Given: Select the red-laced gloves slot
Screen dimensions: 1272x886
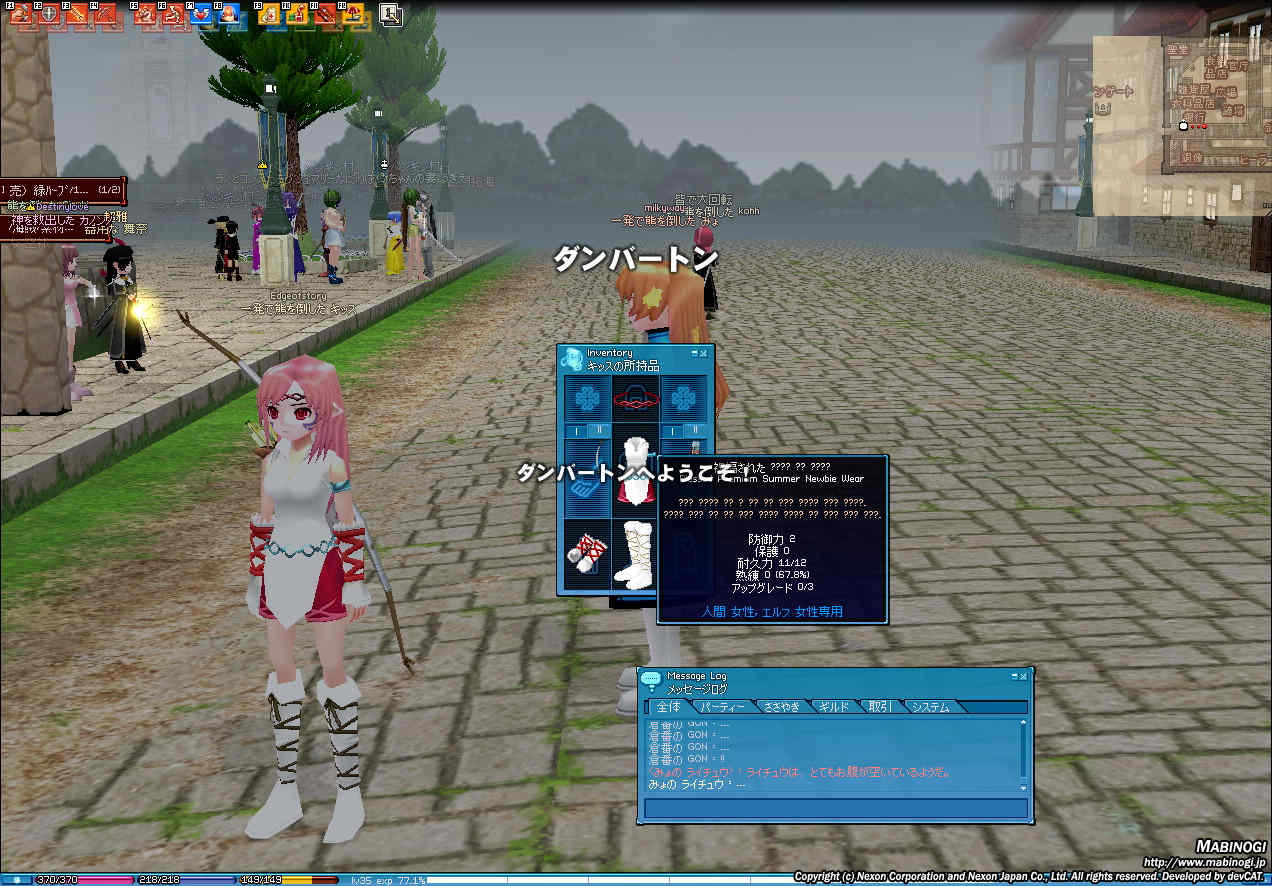Looking at the screenshot, I should click(x=586, y=555).
